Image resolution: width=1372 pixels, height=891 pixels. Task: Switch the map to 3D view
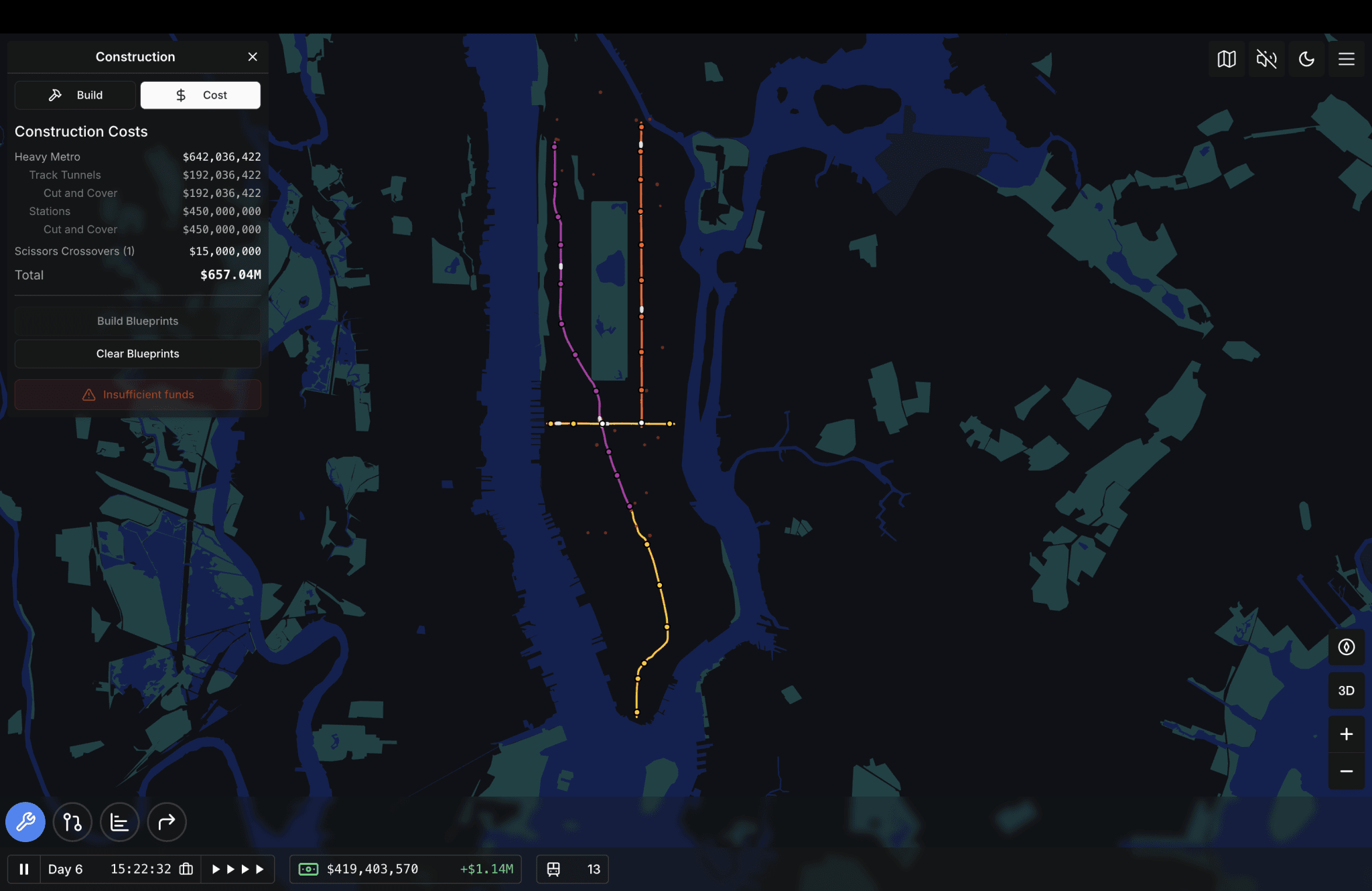[1347, 691]
